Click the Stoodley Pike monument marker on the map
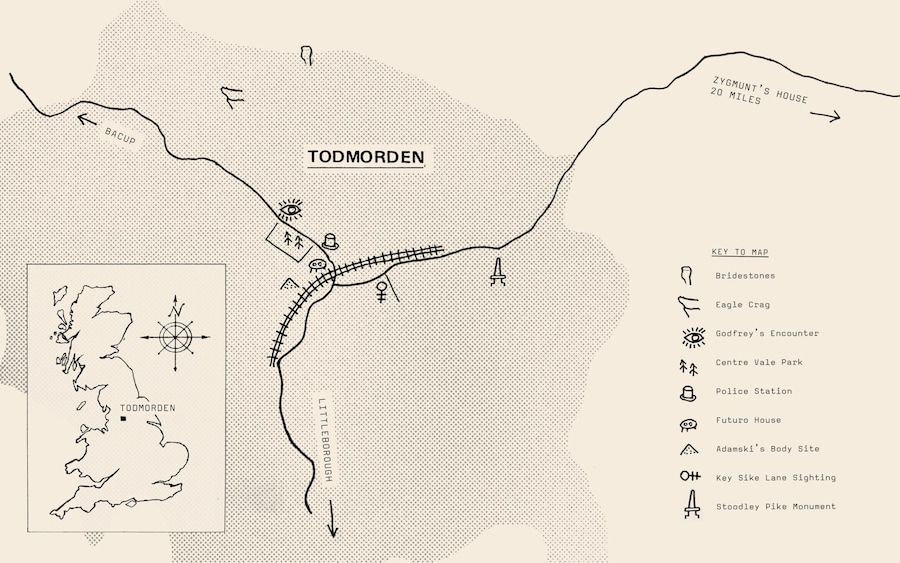This screenshot has width=900, height=563. pyautogui.click(x=496, y=271)
